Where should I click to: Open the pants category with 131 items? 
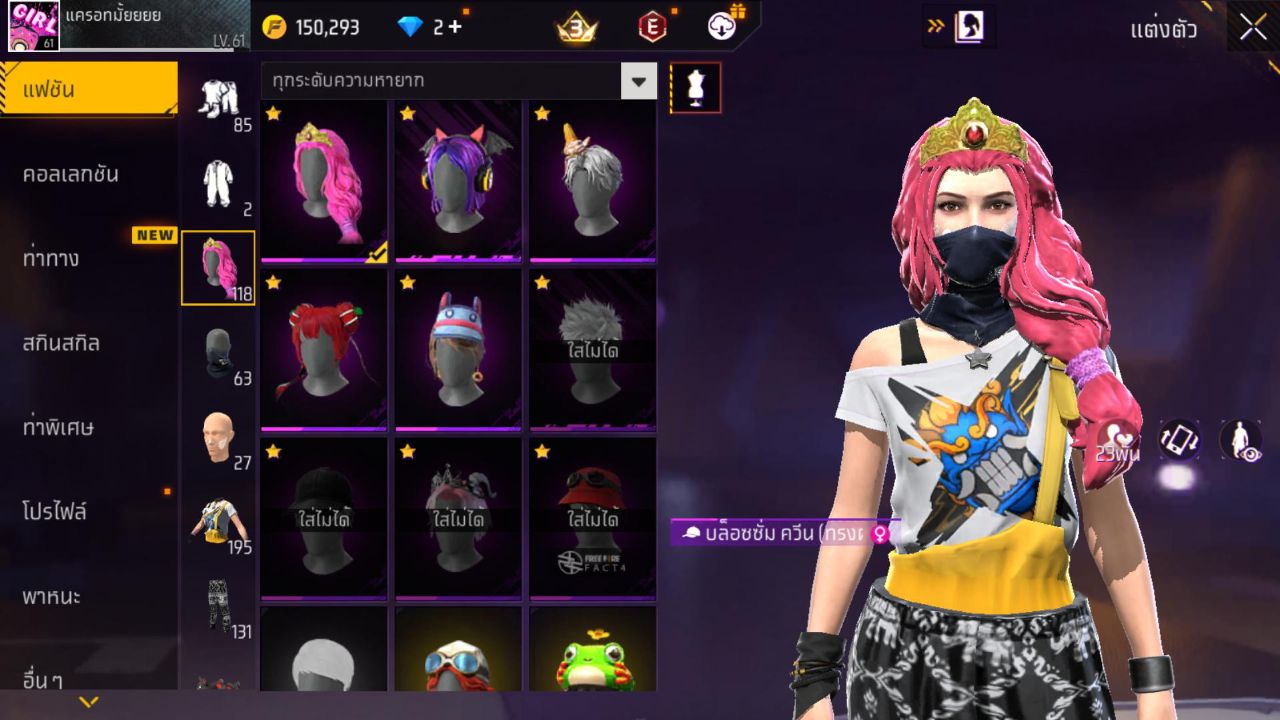[x=216, y=606]
